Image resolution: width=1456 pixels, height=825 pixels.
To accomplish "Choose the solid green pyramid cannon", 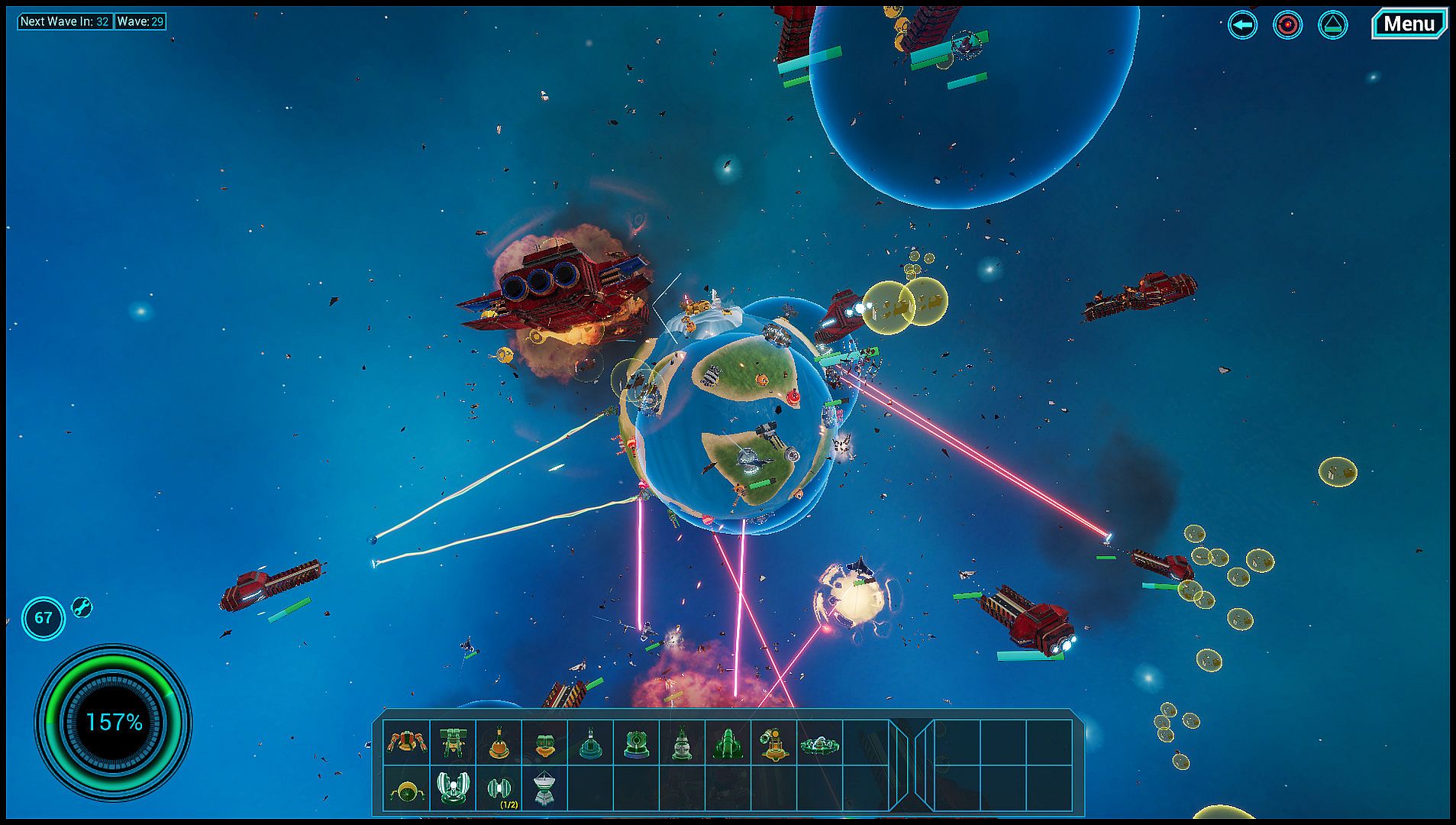I will point(728,742).
